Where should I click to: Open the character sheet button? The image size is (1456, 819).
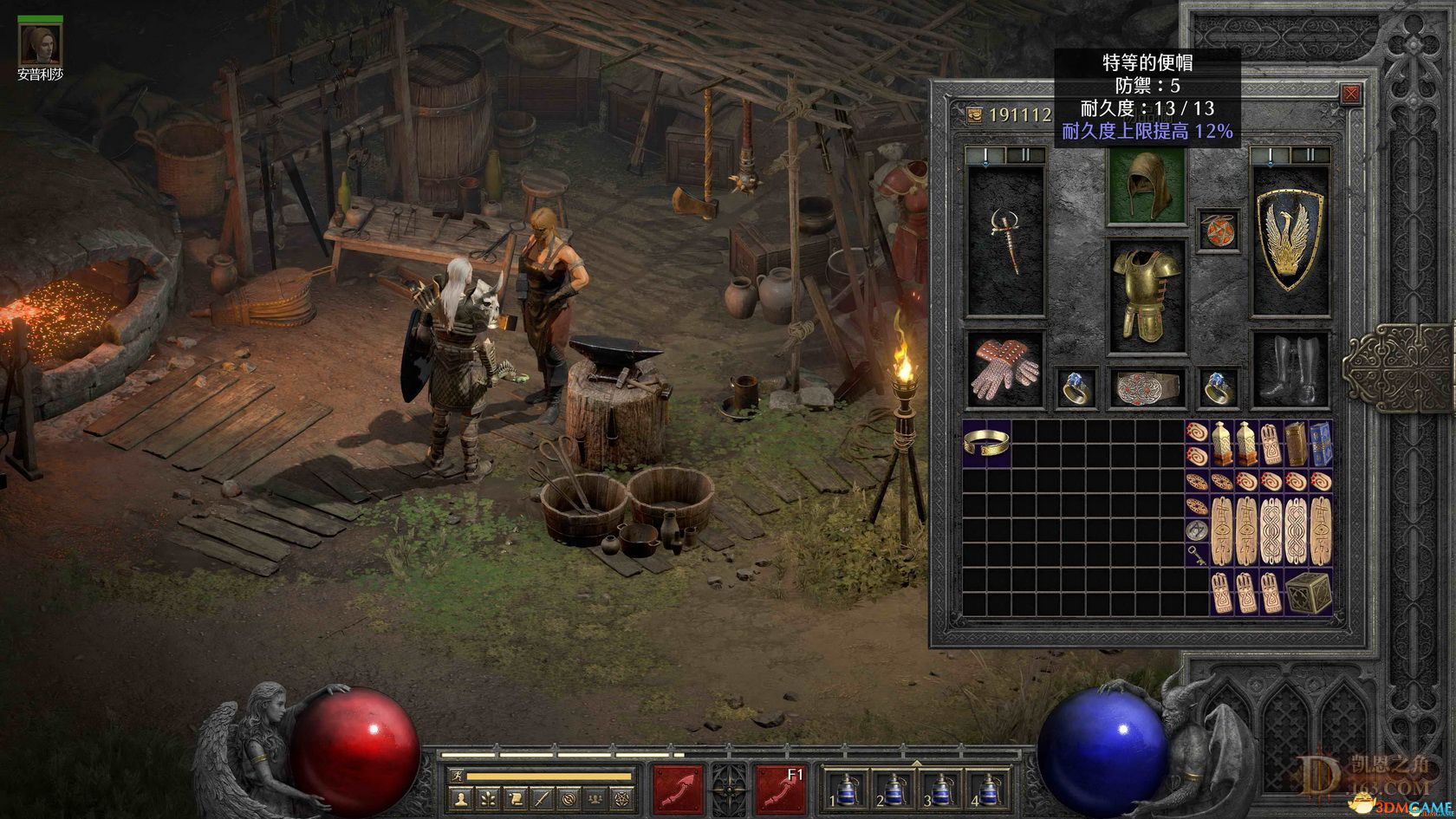[460, 797]
